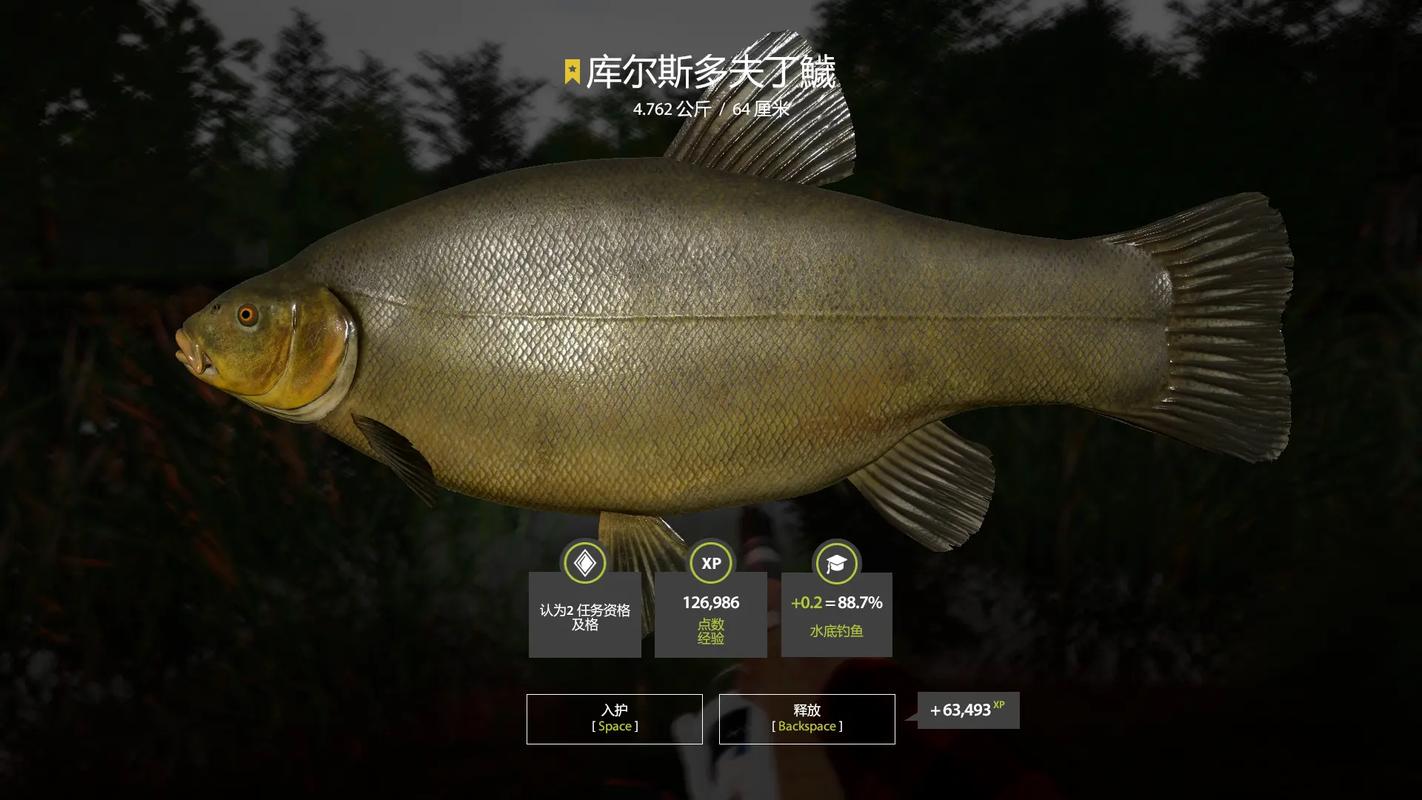
Task: Release the fish with 释放 button
Action: coord(806,718)
